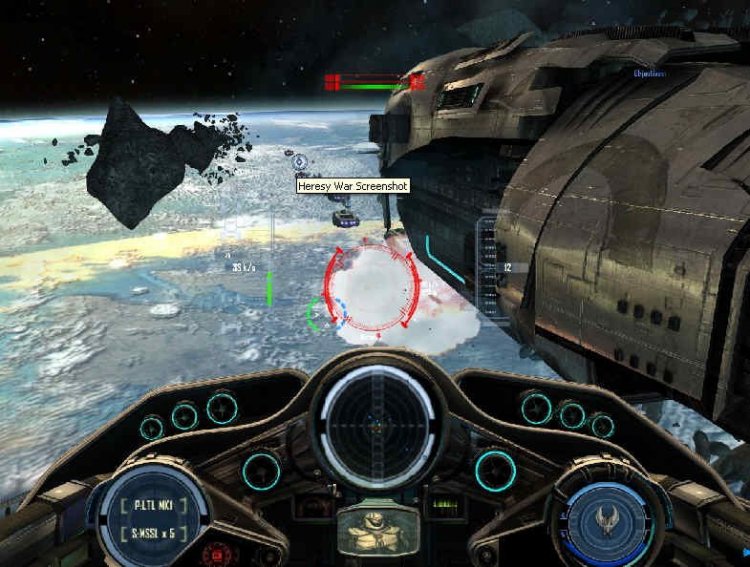
Task: Open the Objectives label
Action: [650, 73]
